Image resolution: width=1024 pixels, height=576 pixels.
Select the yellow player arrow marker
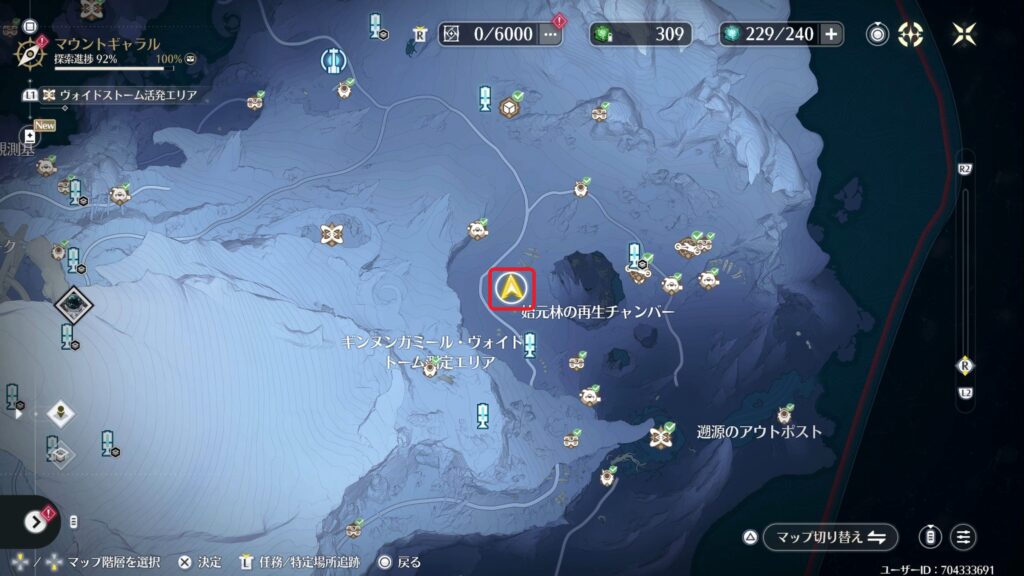tap(512, 290)
